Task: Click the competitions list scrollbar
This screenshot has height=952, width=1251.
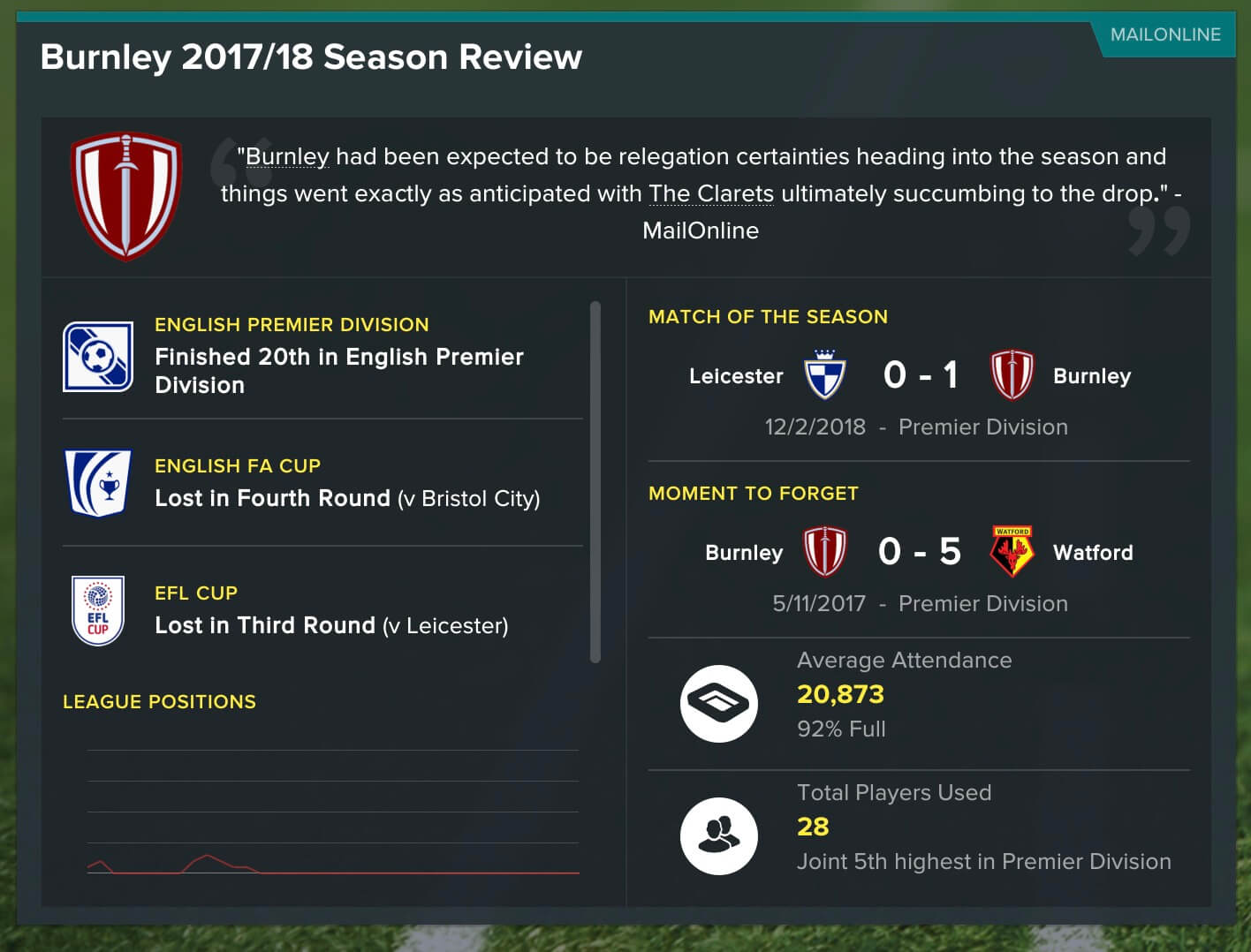Action: click(x=595, y=481)
